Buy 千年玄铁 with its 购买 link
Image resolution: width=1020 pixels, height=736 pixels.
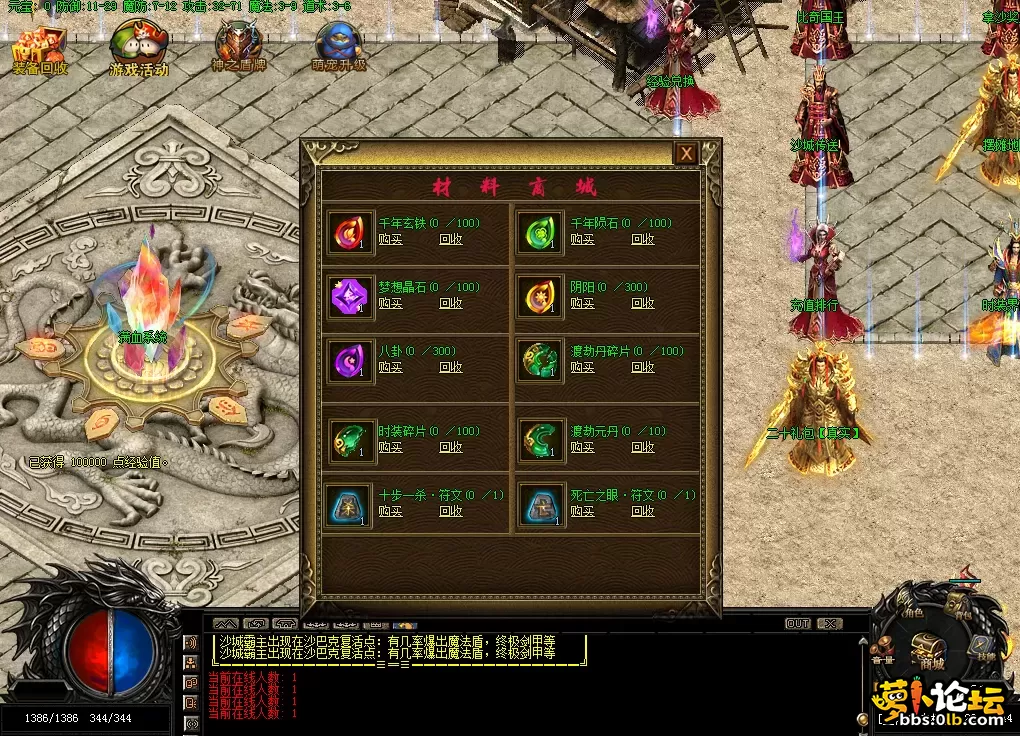pyautogui.click(x=391, y=239)
